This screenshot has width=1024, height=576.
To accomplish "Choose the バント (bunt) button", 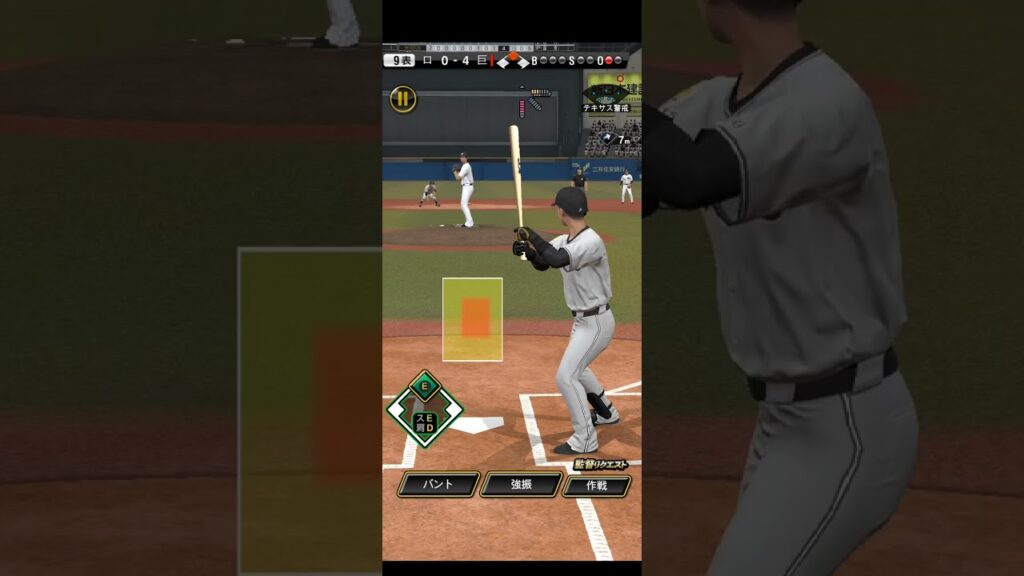I will [438, 484].
